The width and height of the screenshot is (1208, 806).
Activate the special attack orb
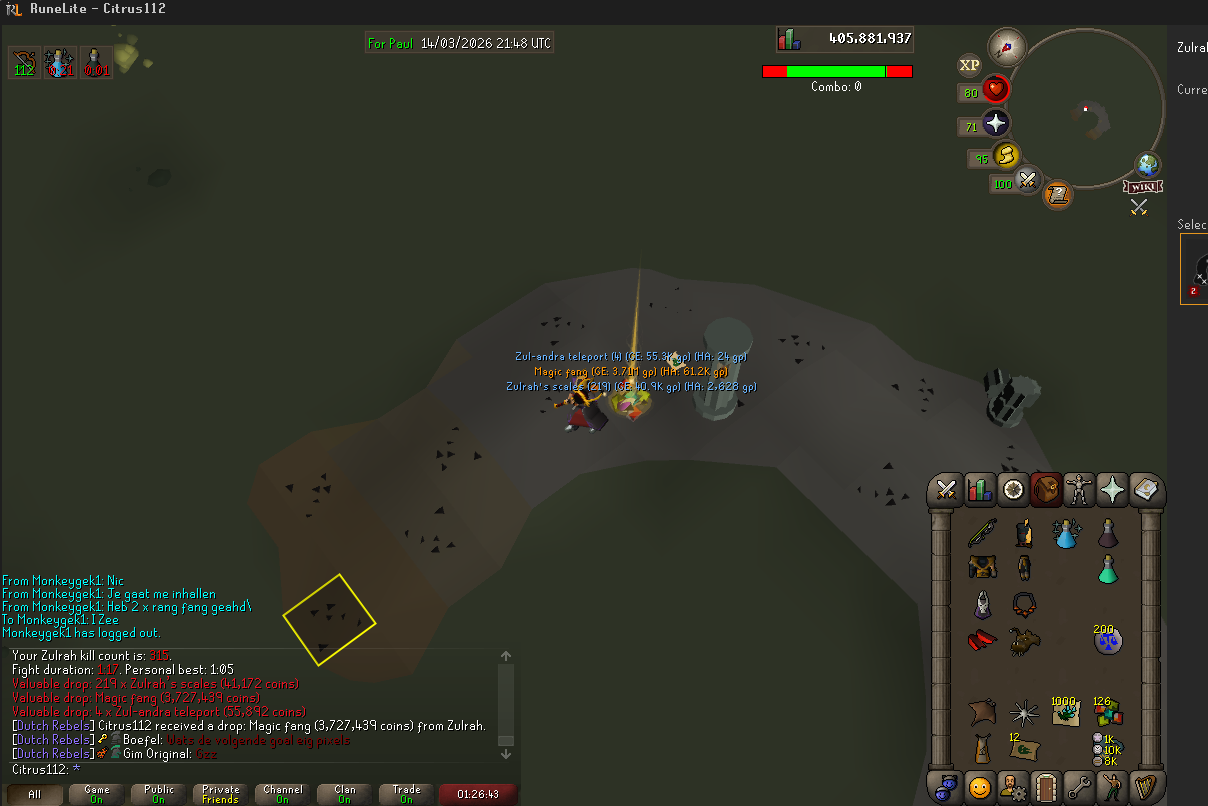(1028, 181)
